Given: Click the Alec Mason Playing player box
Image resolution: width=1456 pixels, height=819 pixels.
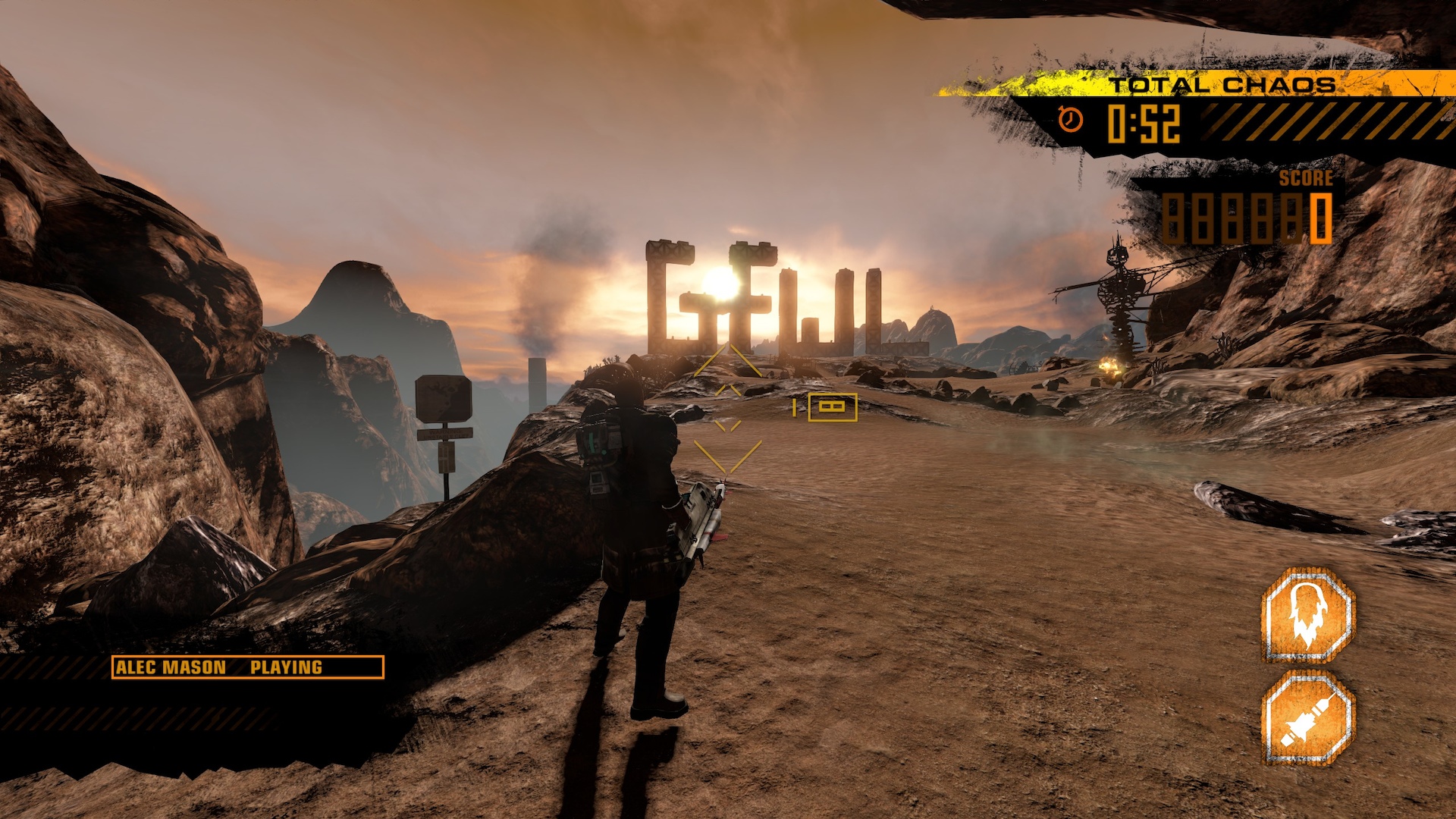Looking at the screenshot, I should pos(247,667).
